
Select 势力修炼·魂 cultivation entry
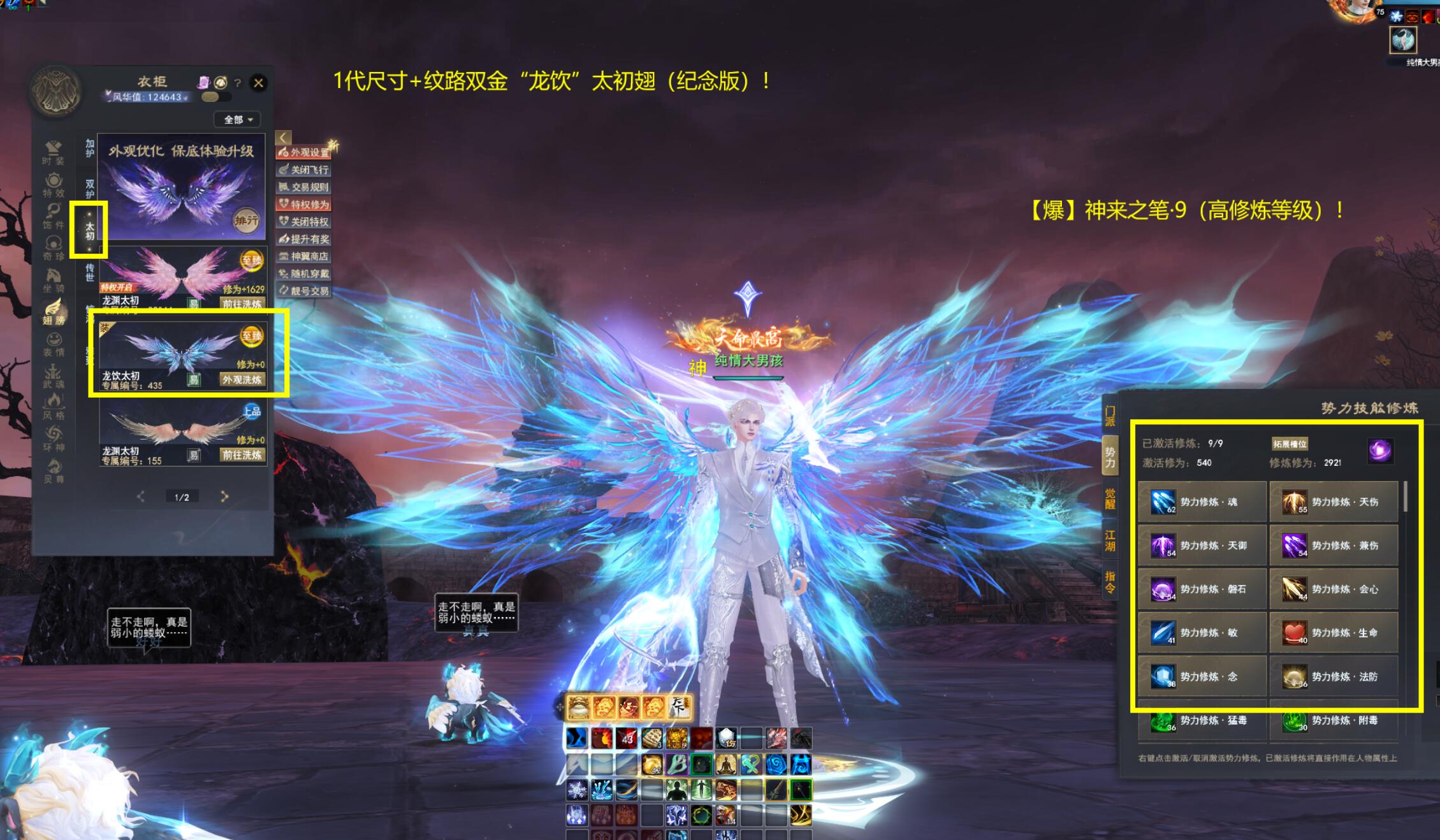(1202, 502)
